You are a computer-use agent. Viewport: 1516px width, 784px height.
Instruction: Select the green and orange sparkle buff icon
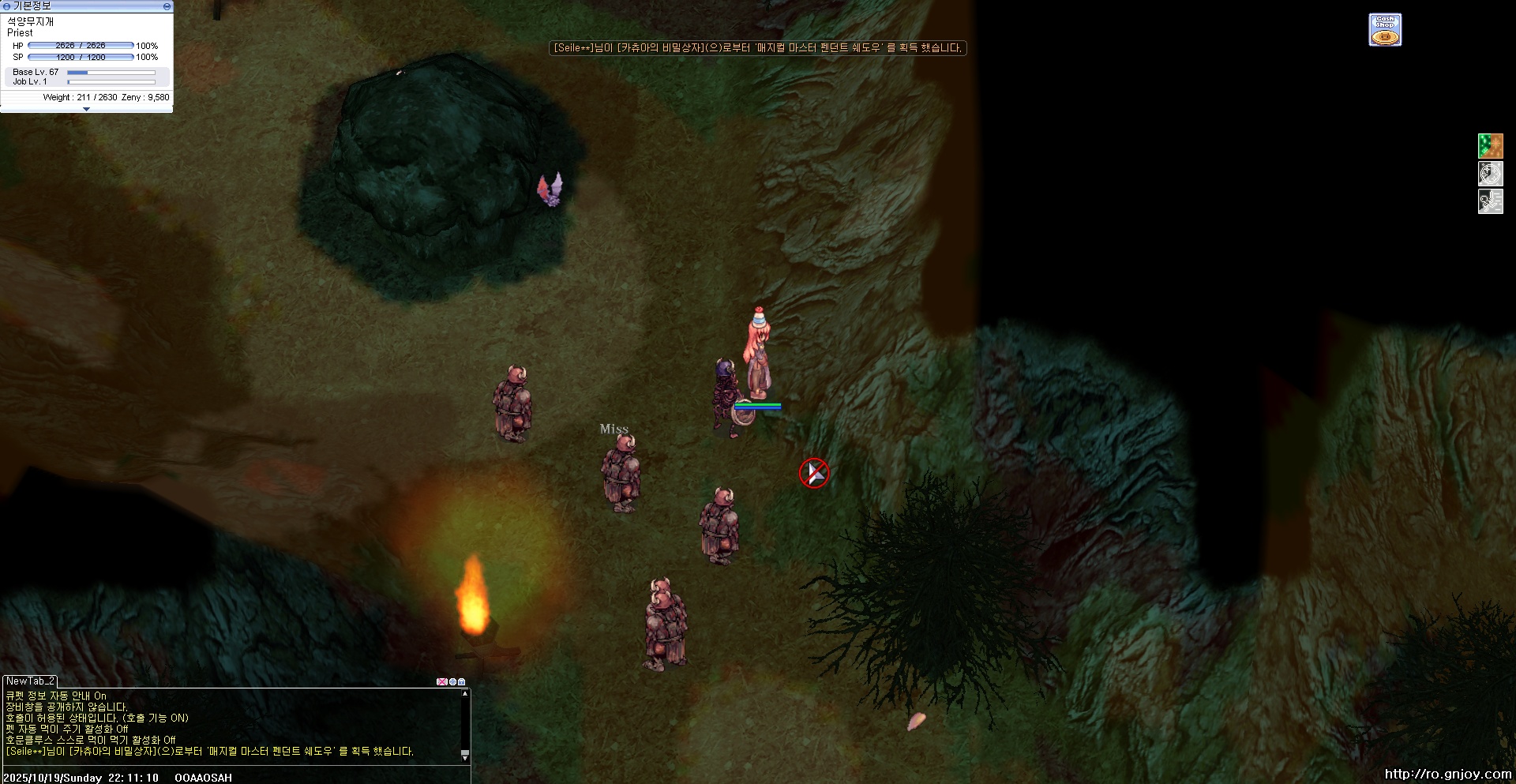point(1490,146)
